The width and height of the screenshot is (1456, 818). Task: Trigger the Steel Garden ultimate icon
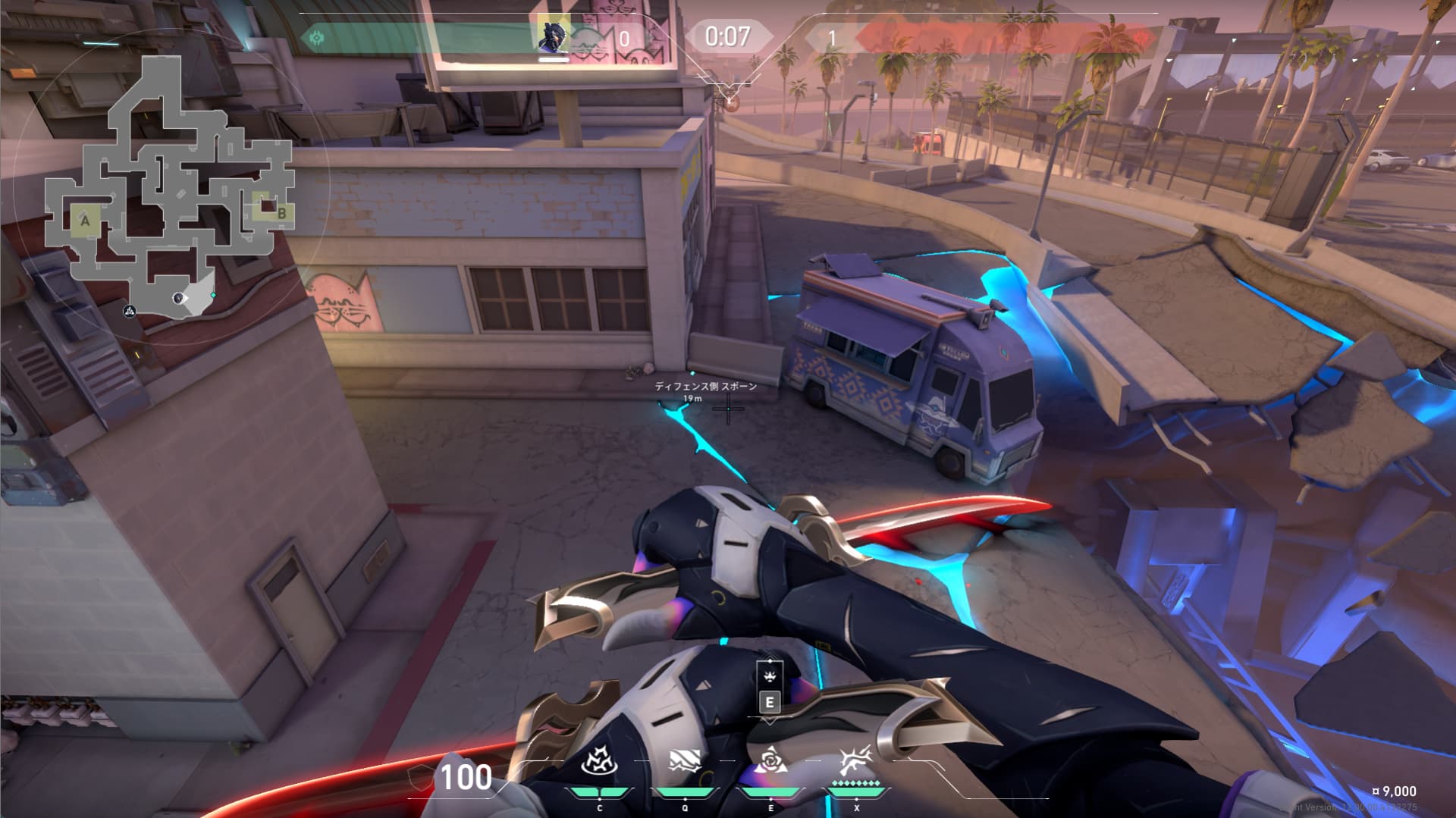click(x=856, y=760)
